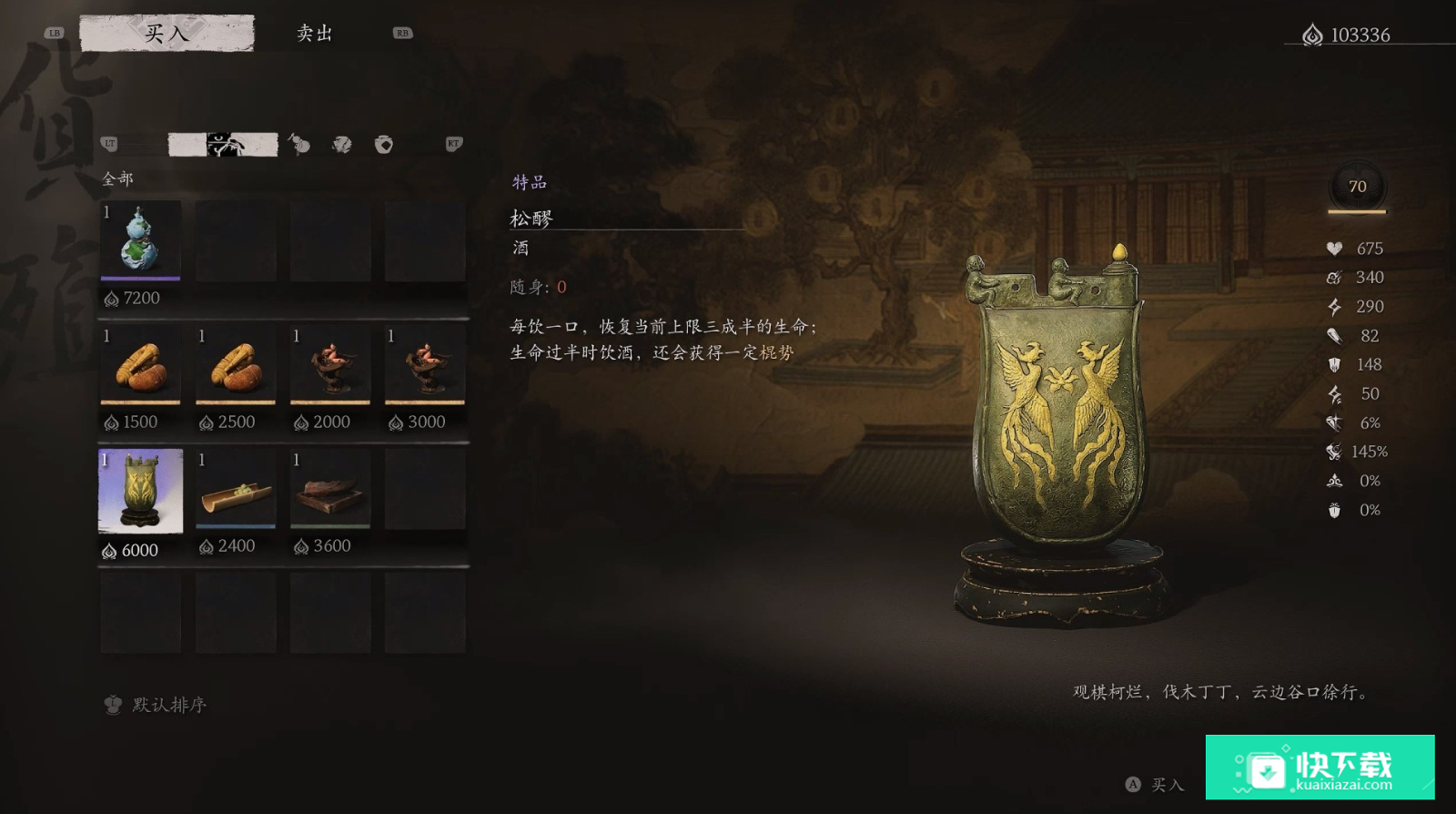The image size is (1456, 814).
Task: Select the bronze bird figurine priced 2000
Action: pyautogui.click(x=329, y=364)
